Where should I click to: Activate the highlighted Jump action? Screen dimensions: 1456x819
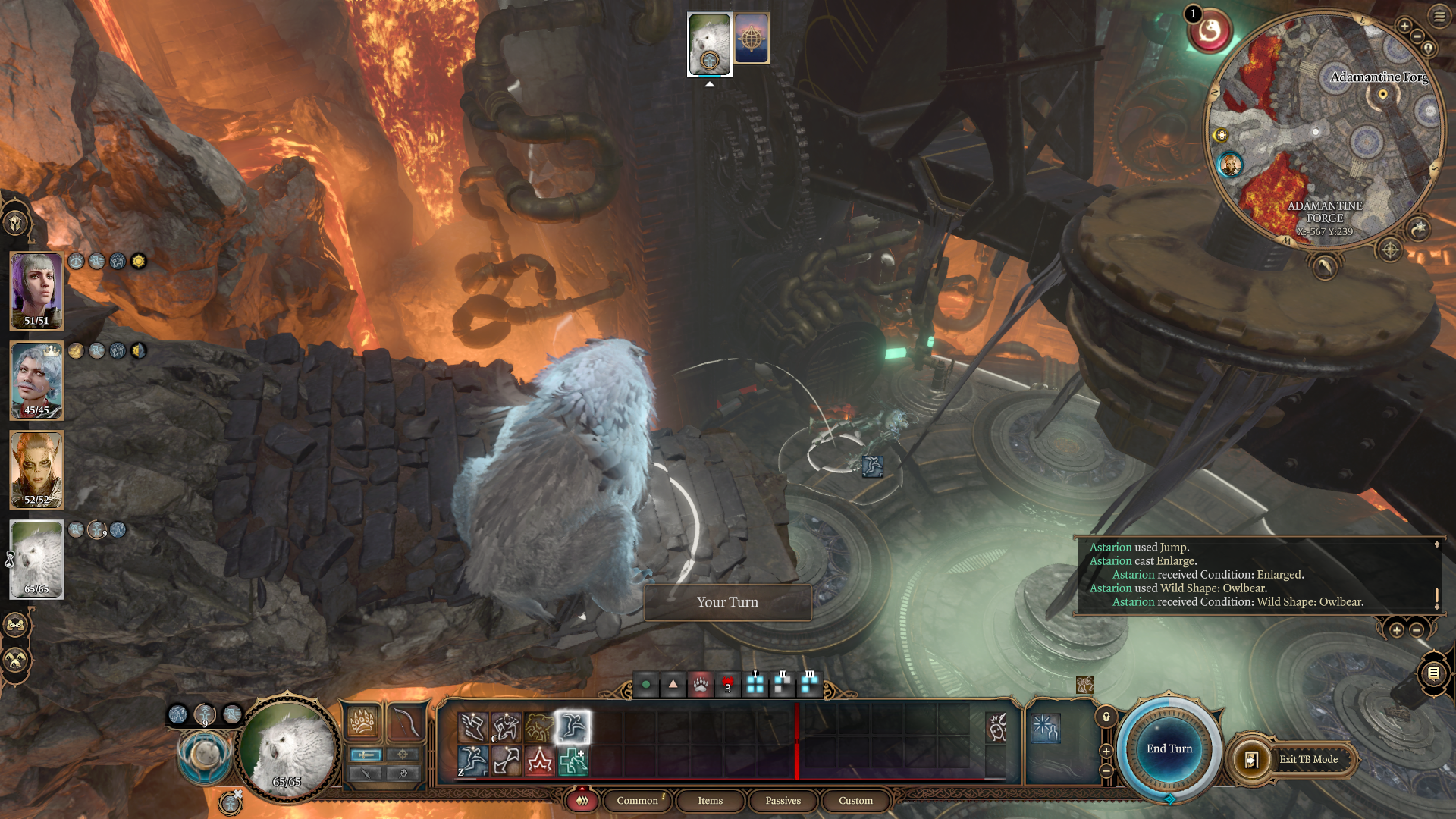(573, 727)
